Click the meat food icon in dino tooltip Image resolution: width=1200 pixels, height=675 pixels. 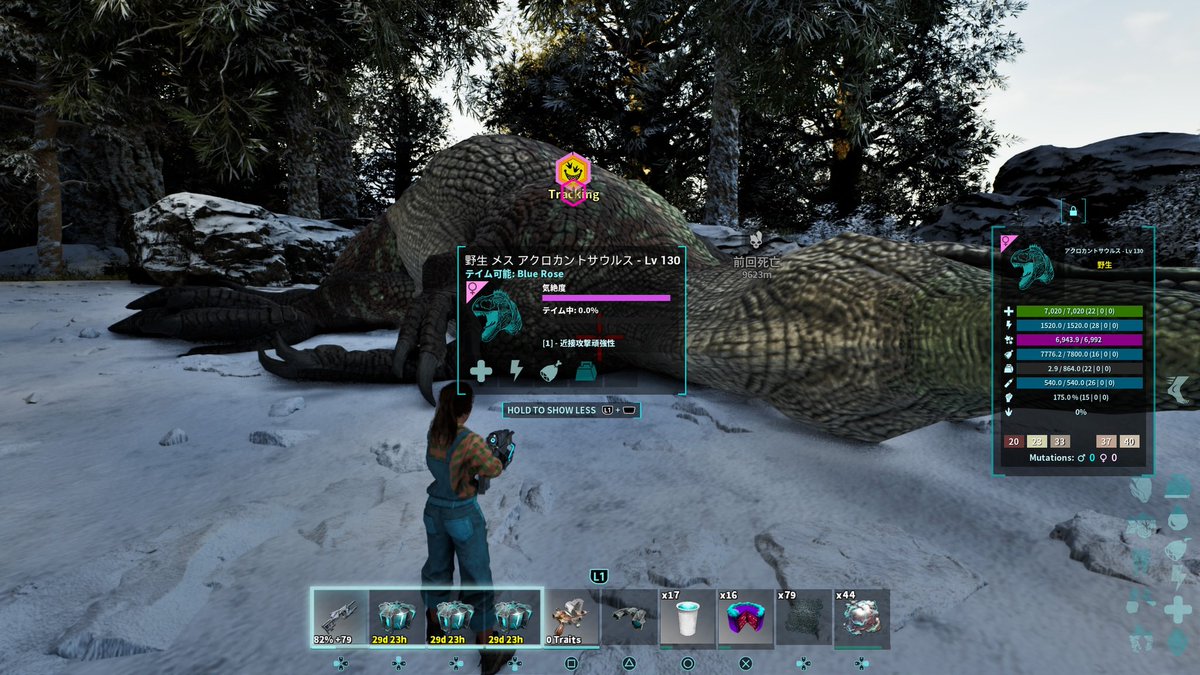[551, 371]
